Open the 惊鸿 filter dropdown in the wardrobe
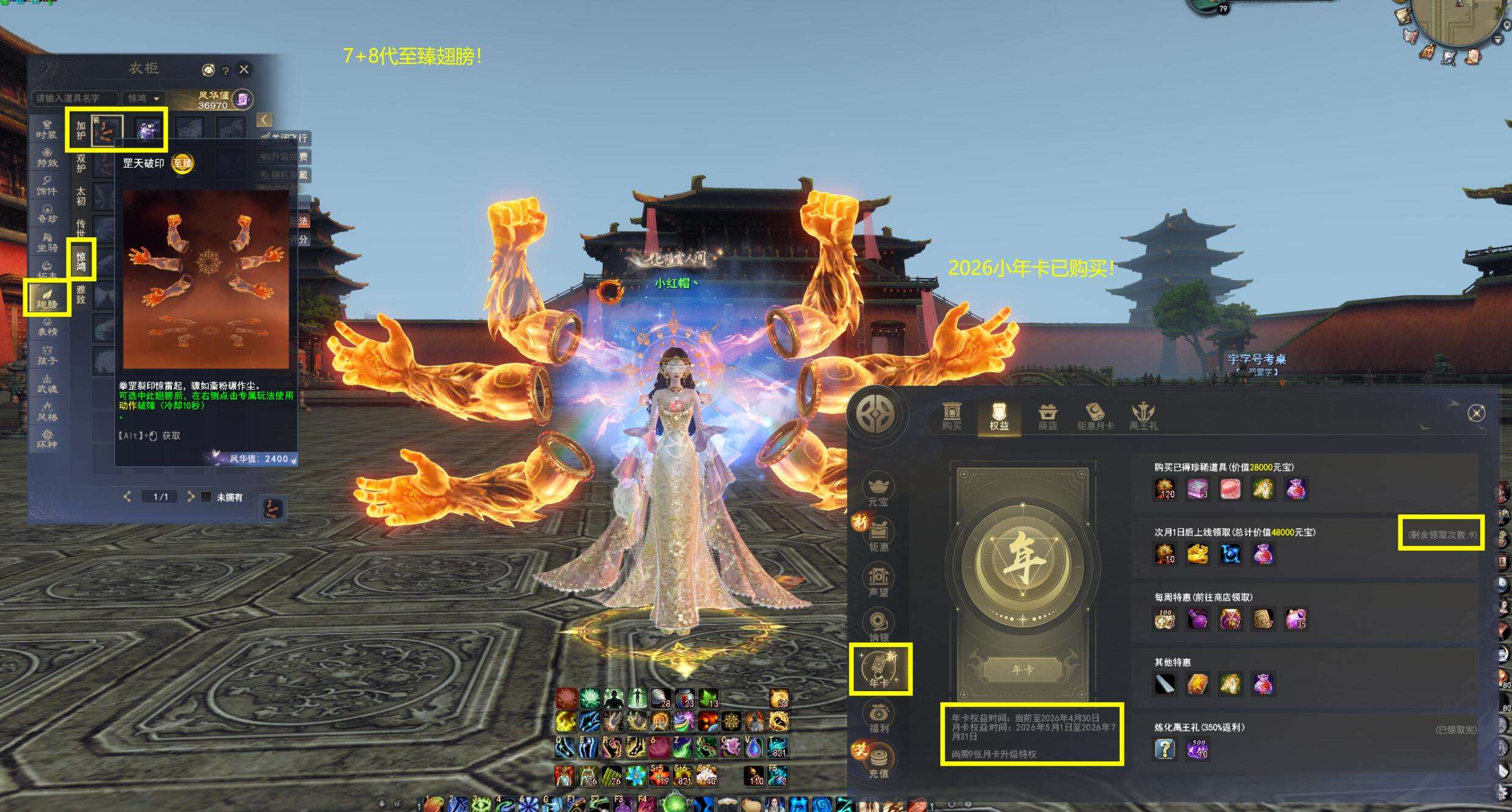This screenshot has height=812, width=1512. (143, 98)
